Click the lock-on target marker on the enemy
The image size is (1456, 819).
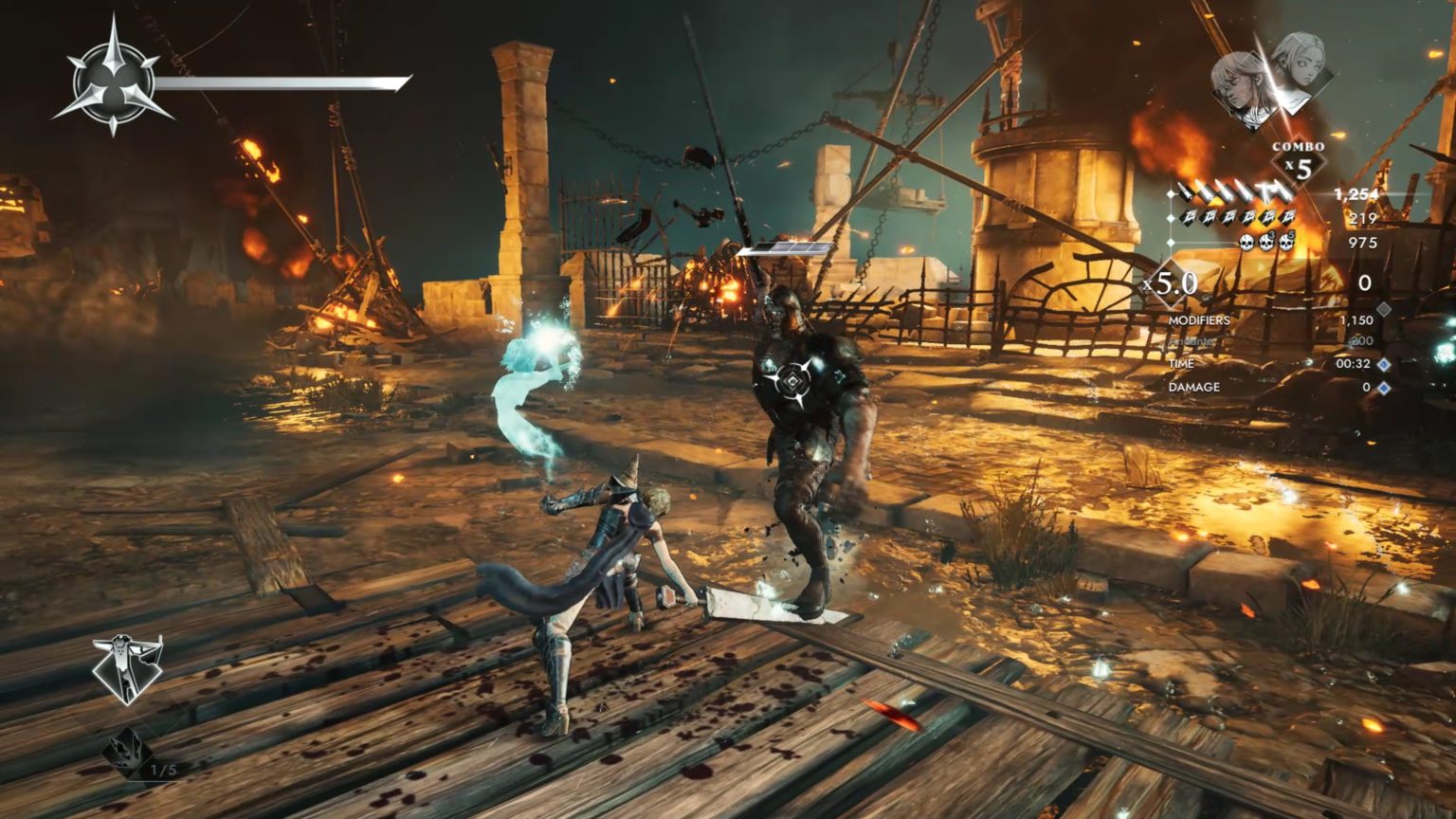(791, 381)
